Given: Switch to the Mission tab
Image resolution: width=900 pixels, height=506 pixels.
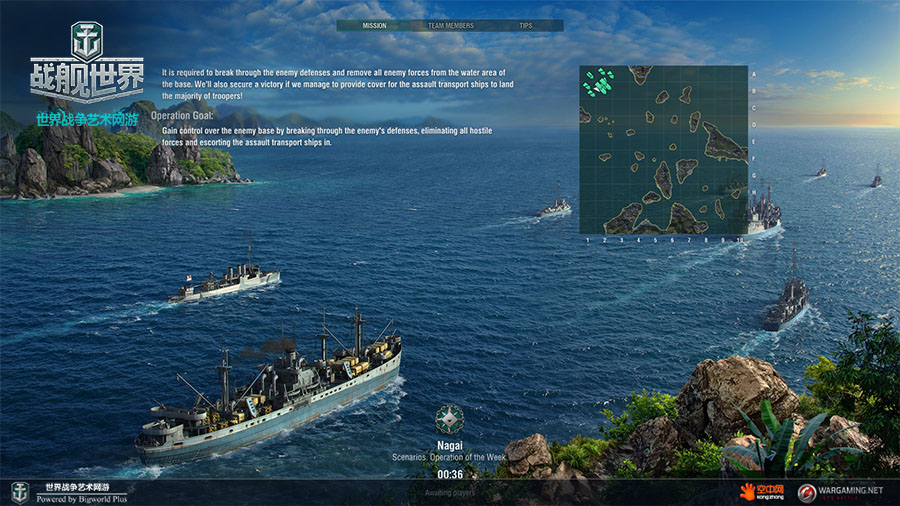Looking at the screenshot, I should click(374, 25).
